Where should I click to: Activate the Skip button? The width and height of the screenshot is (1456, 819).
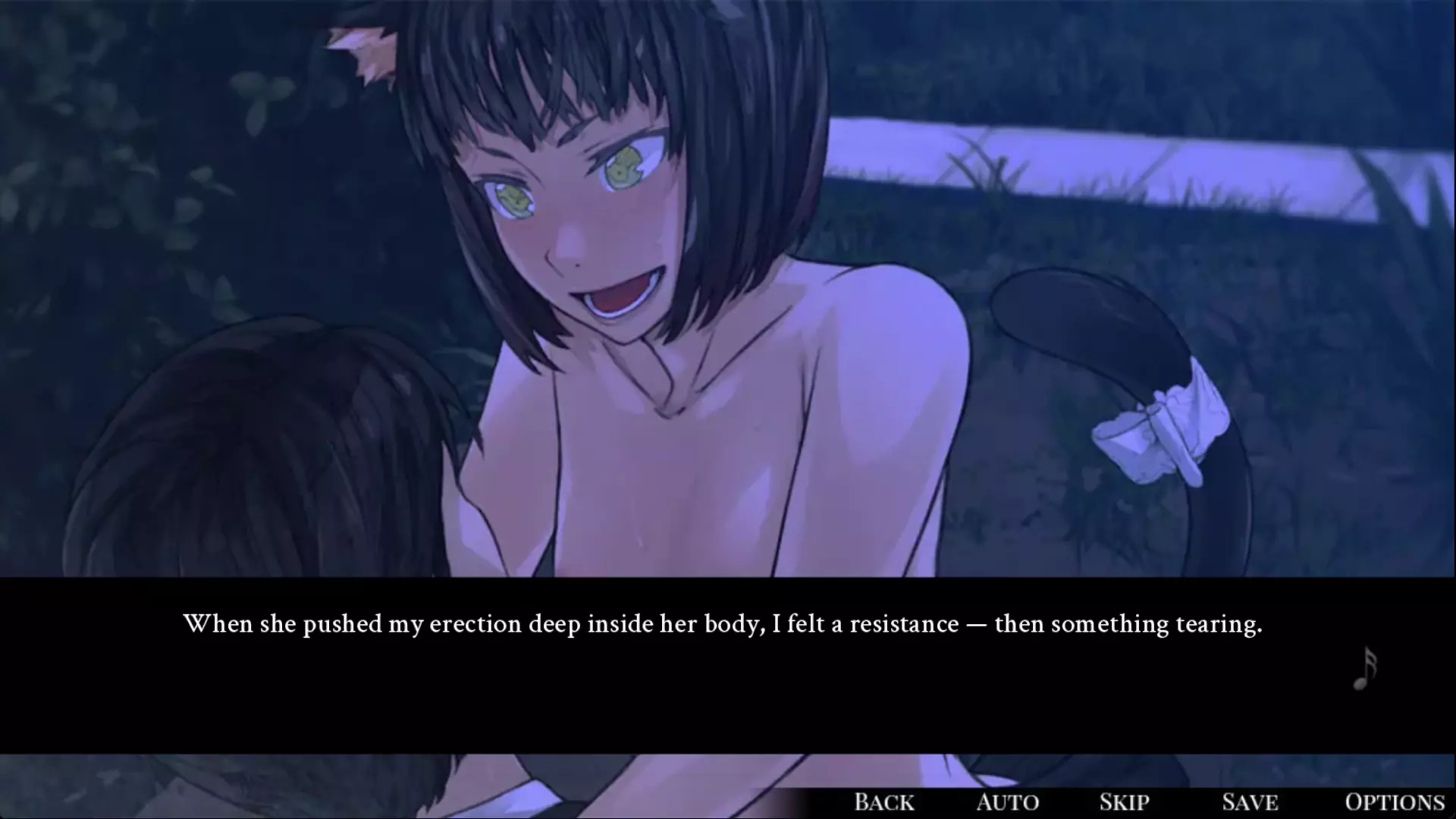point(1124,802)
